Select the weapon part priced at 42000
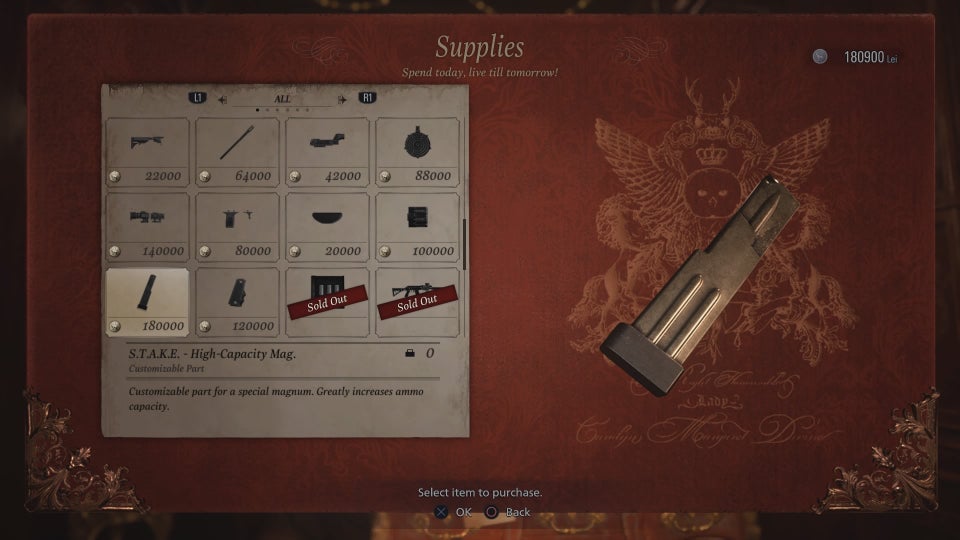This screenshot has height=540, width=960. point(327,152)
